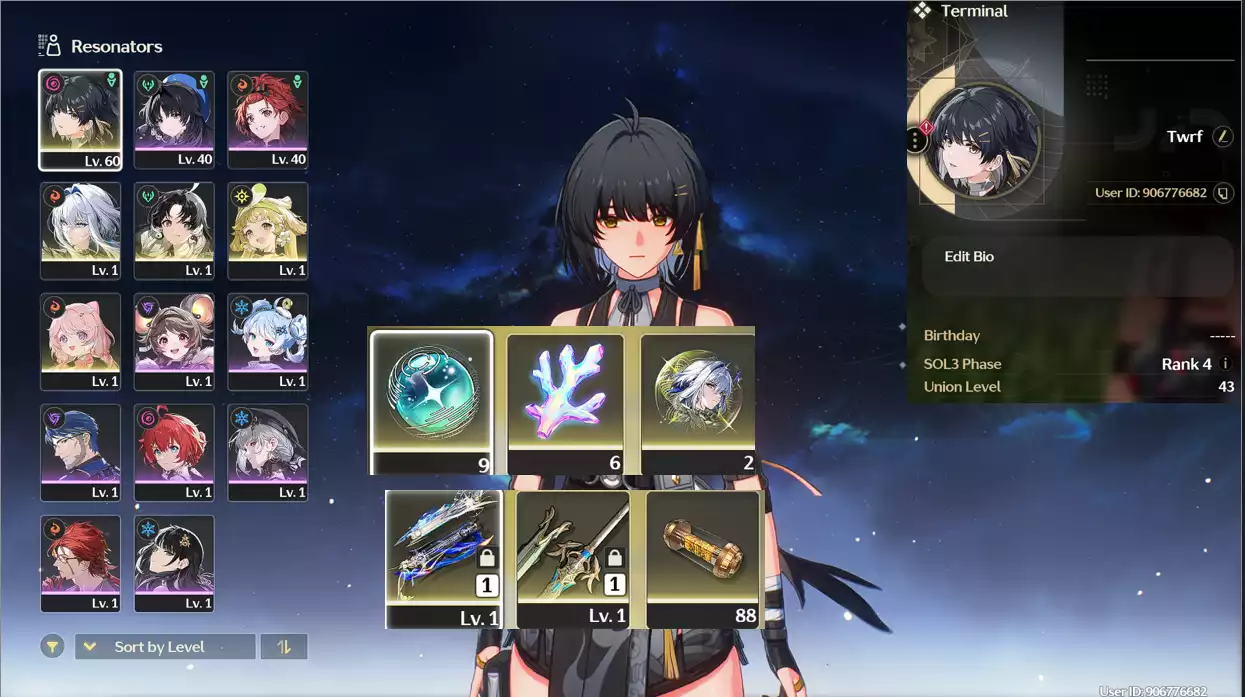Choose the blue beret resonator at Lv. 40

pos(174,119)
